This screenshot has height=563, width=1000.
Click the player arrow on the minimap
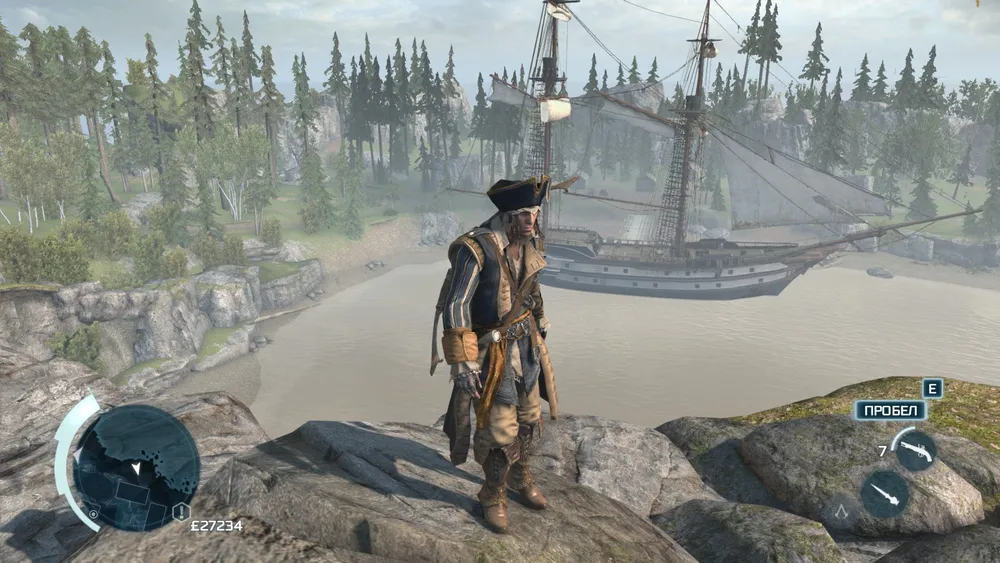point(136,468)
